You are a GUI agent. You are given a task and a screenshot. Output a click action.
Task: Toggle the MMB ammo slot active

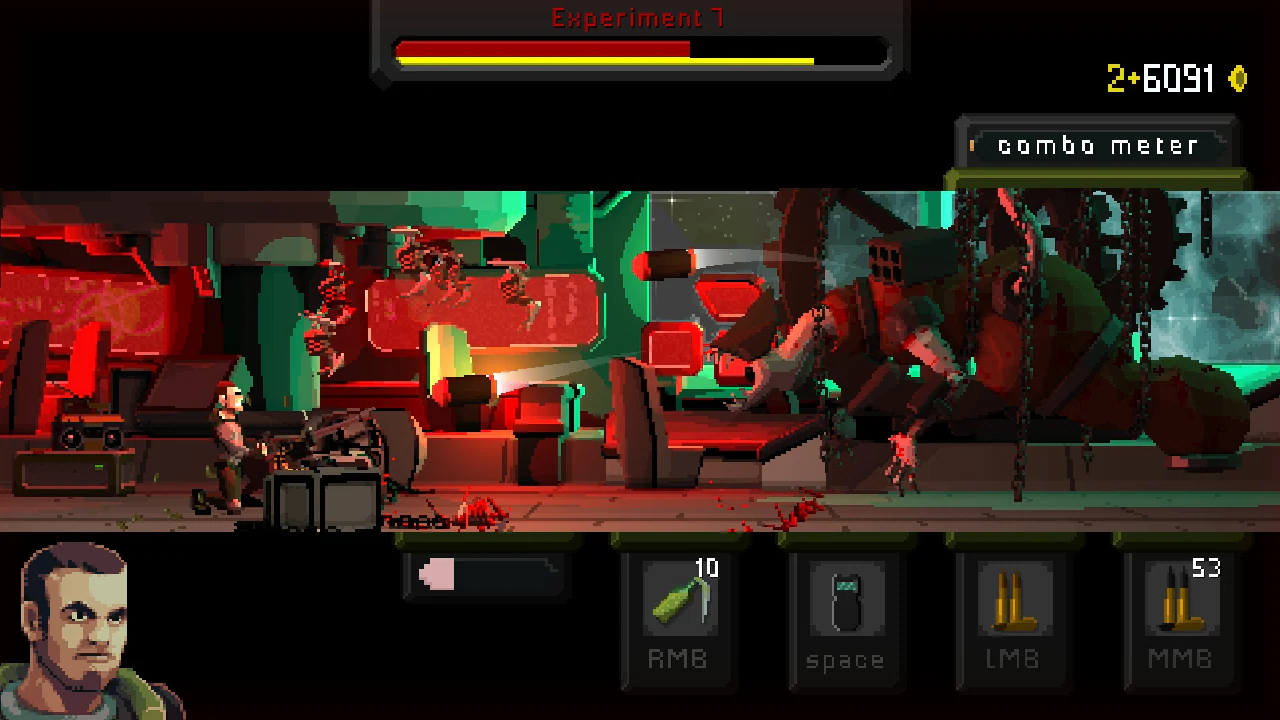(1180, 620)
